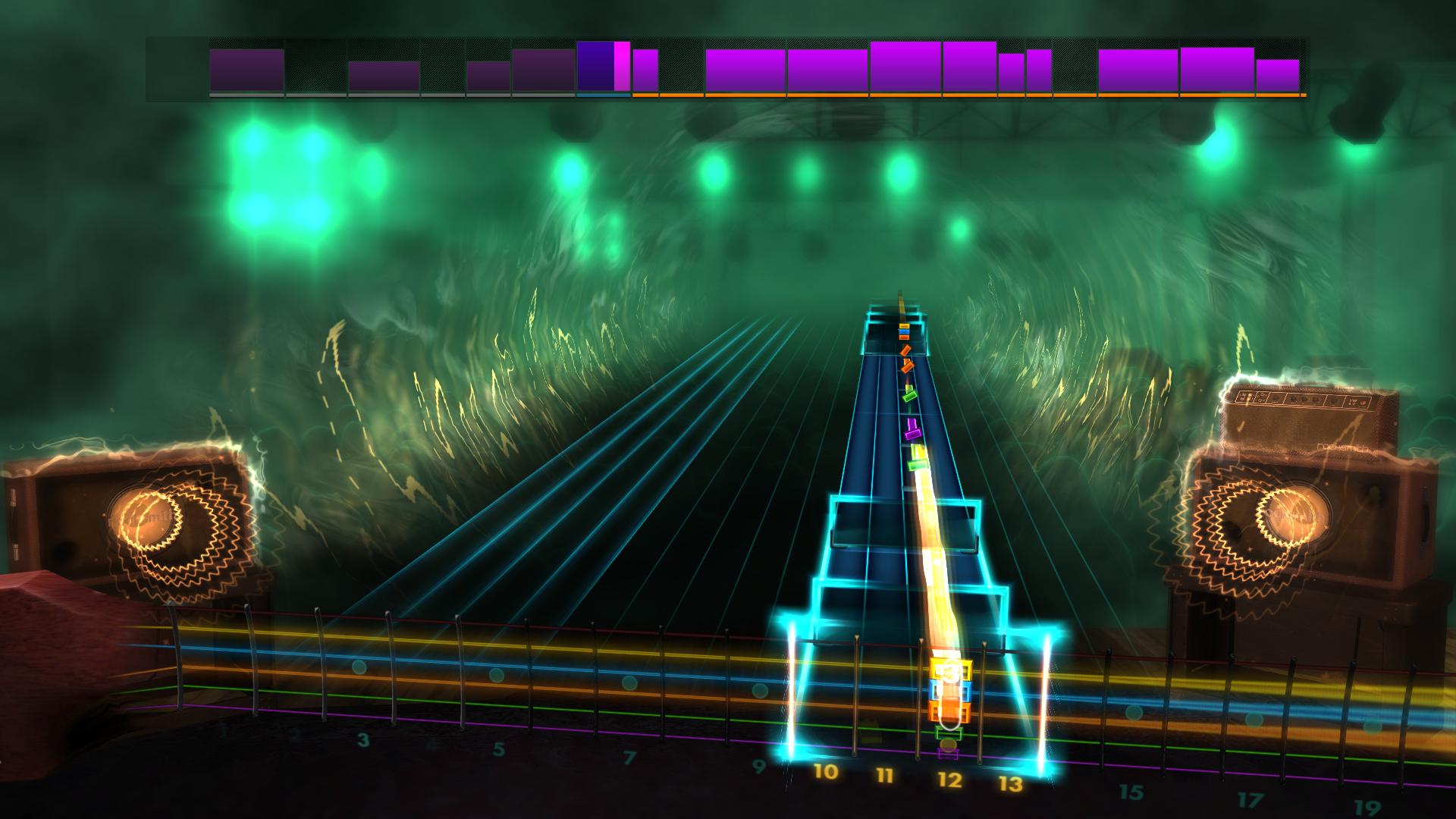Click the fret number 12 label
This screenshot has width=1456, height=819.
pos(949,779)
